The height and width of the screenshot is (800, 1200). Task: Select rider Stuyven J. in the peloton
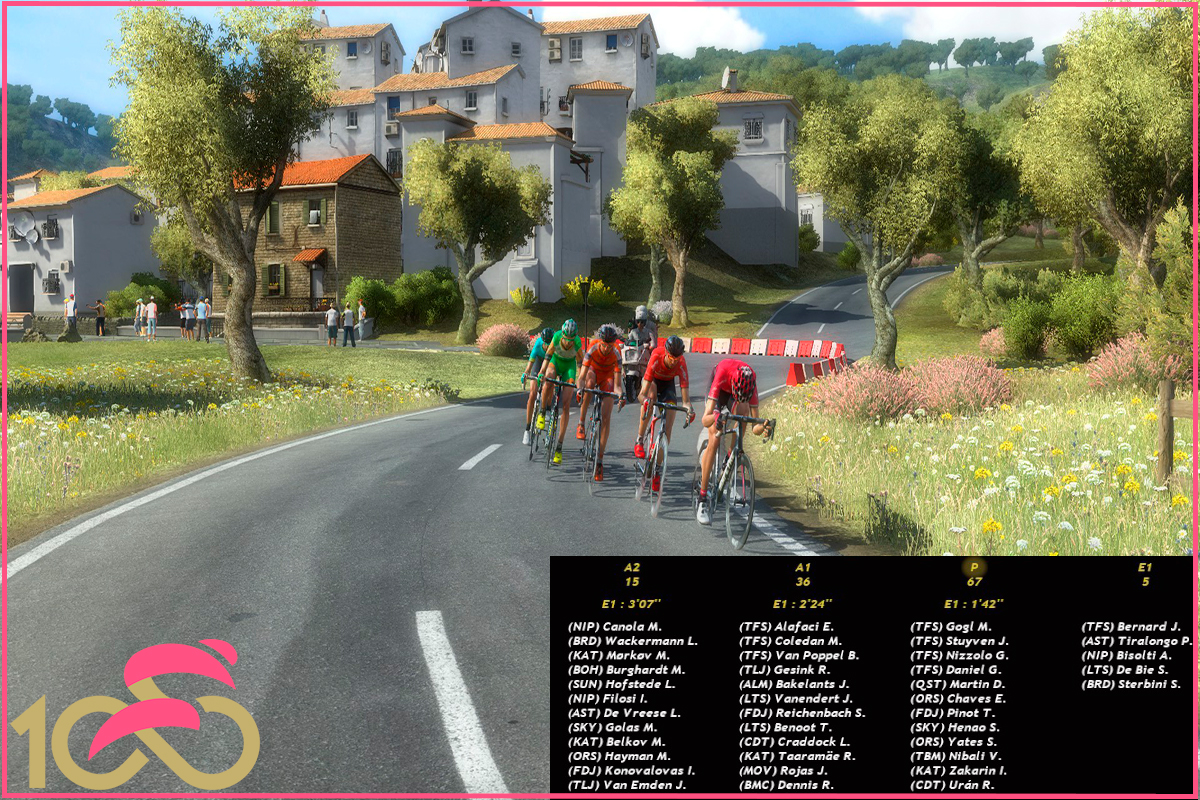pos(959,641)
